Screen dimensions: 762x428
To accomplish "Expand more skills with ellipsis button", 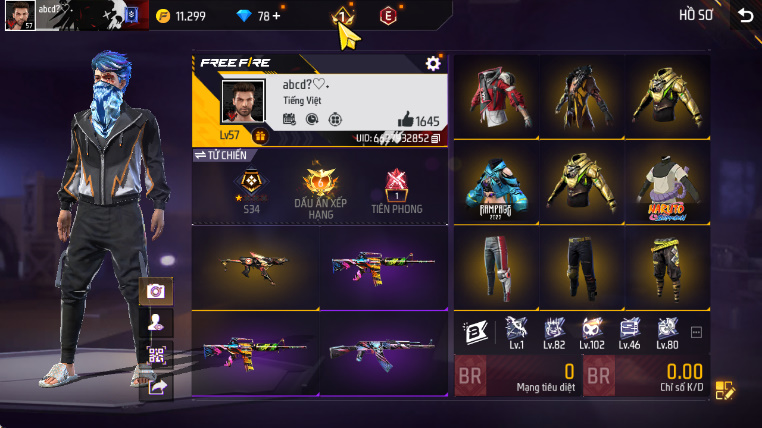I will (697, 332).
